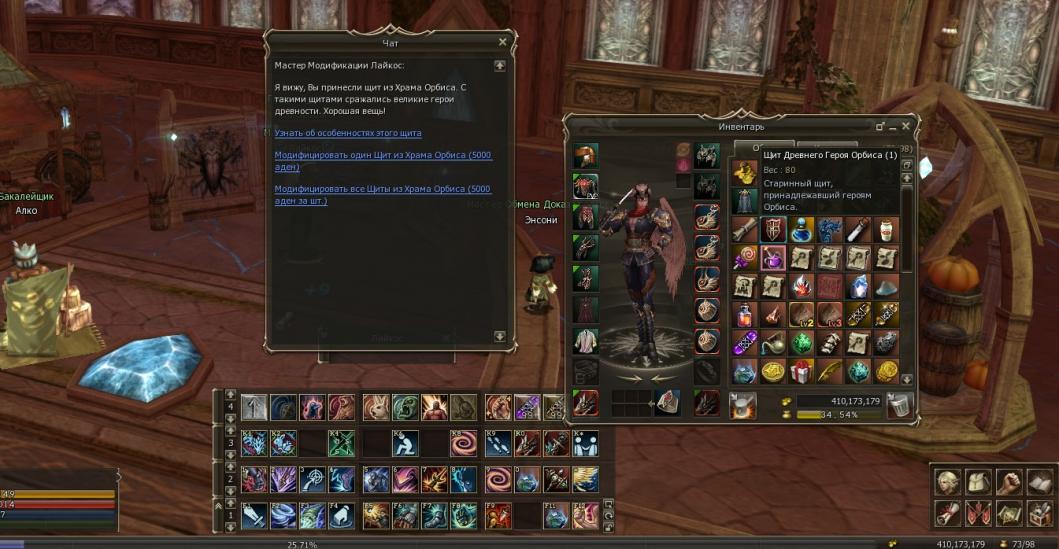The width and height of the screenshot is (1059, 549).
Task: Select the blue round potion in inventory
Action: click(801, 230)
